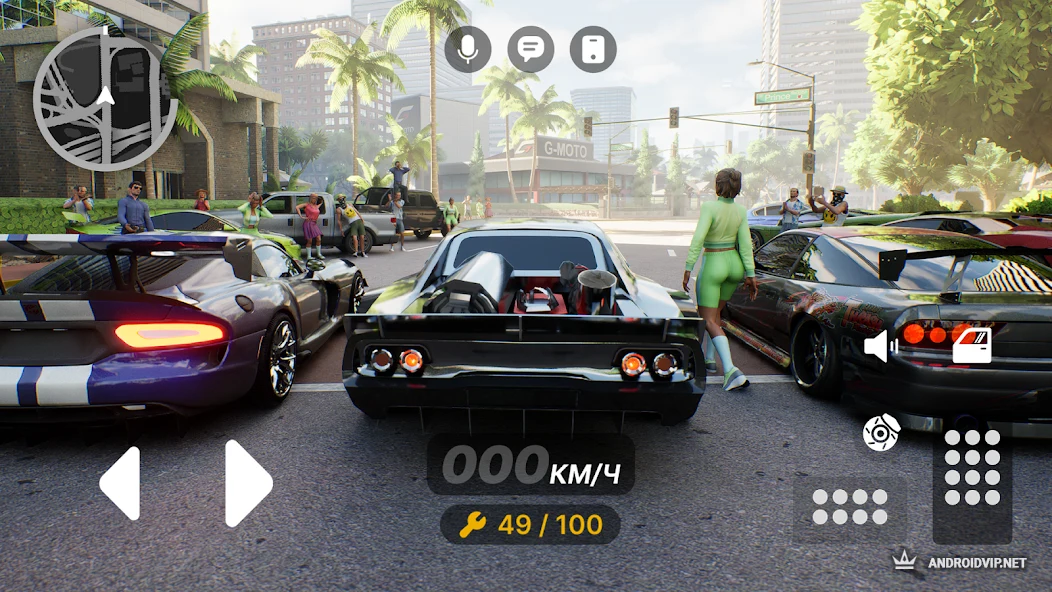
Task: Tap the wide brake pedal
Action: click(850, 507)
